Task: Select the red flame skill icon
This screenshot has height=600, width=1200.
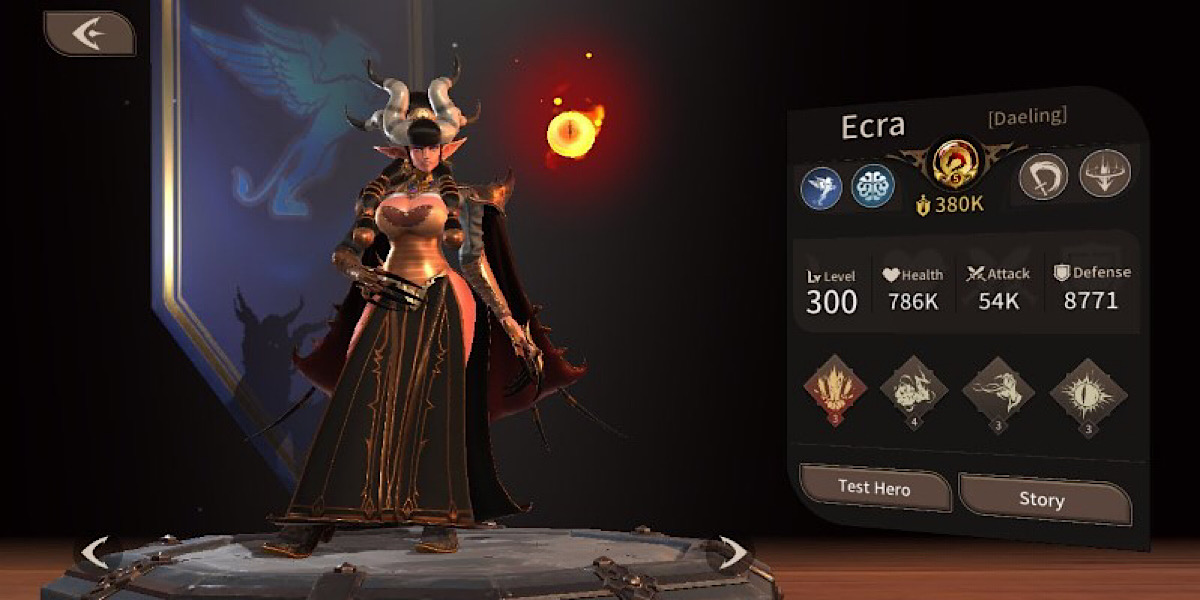Action: 830,390
